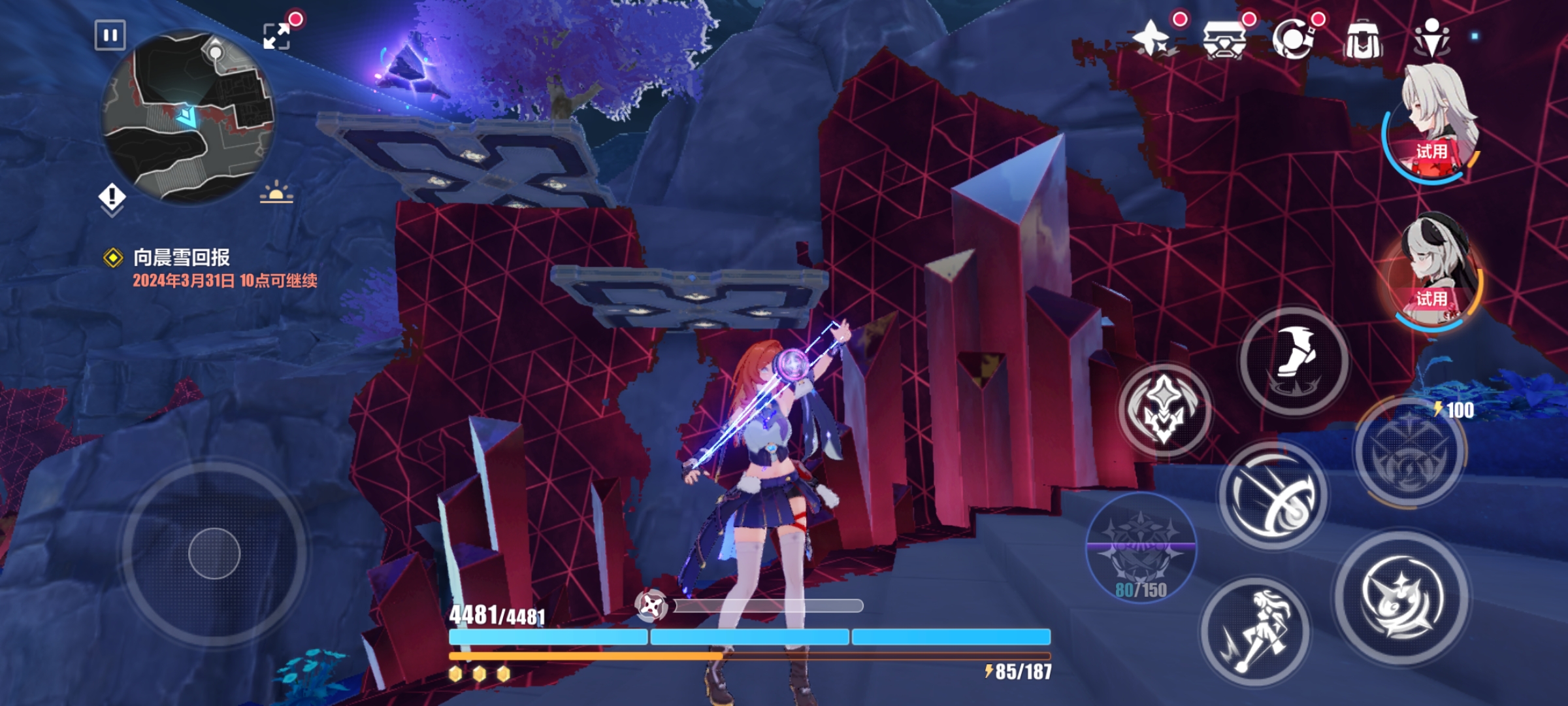Select the 向晨雪回报 quest tracker

tap(182, 258)
